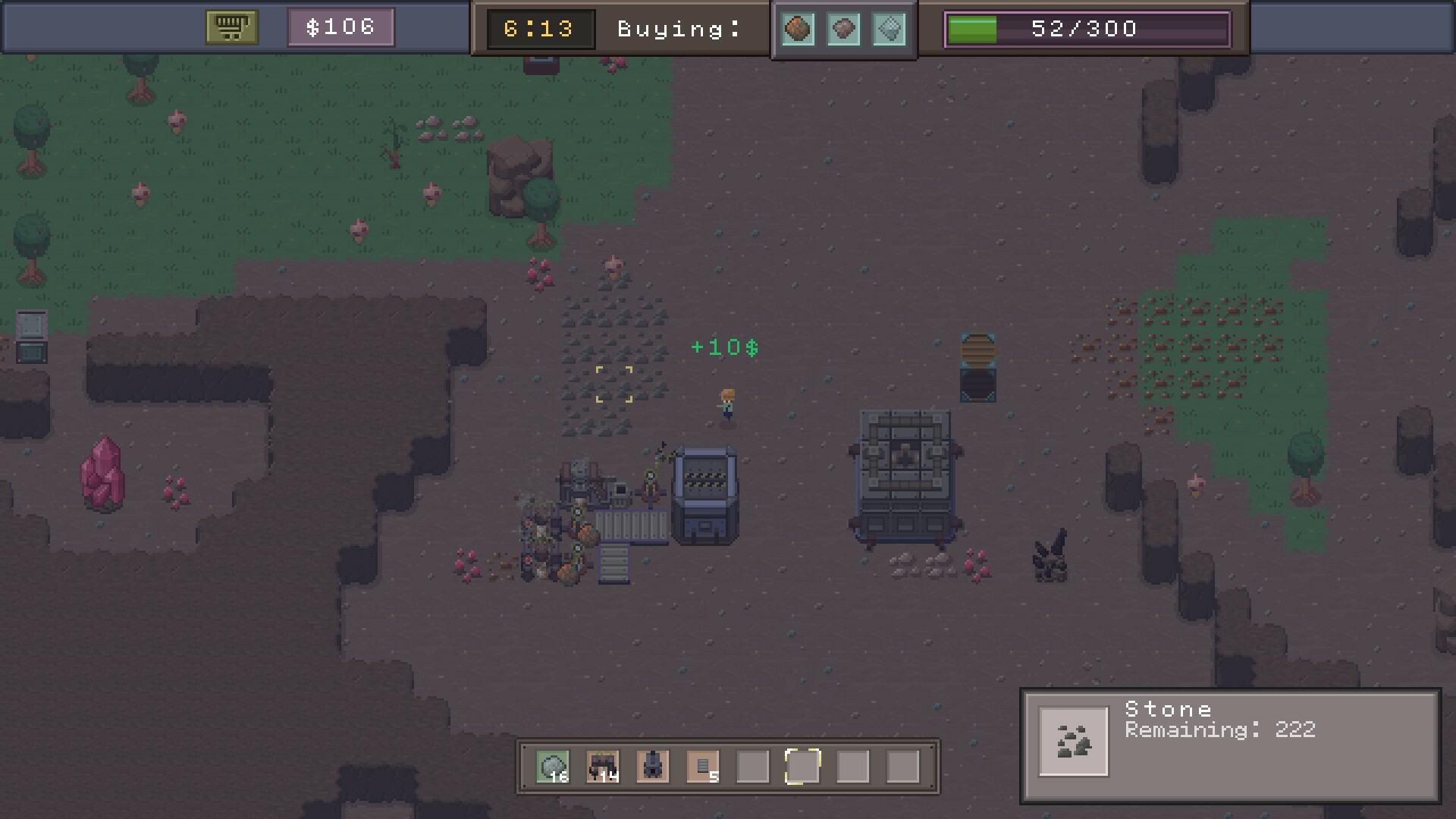Open the $106 money display
The width and height of the screenshot is (1456, 819).
pos(340,27)
